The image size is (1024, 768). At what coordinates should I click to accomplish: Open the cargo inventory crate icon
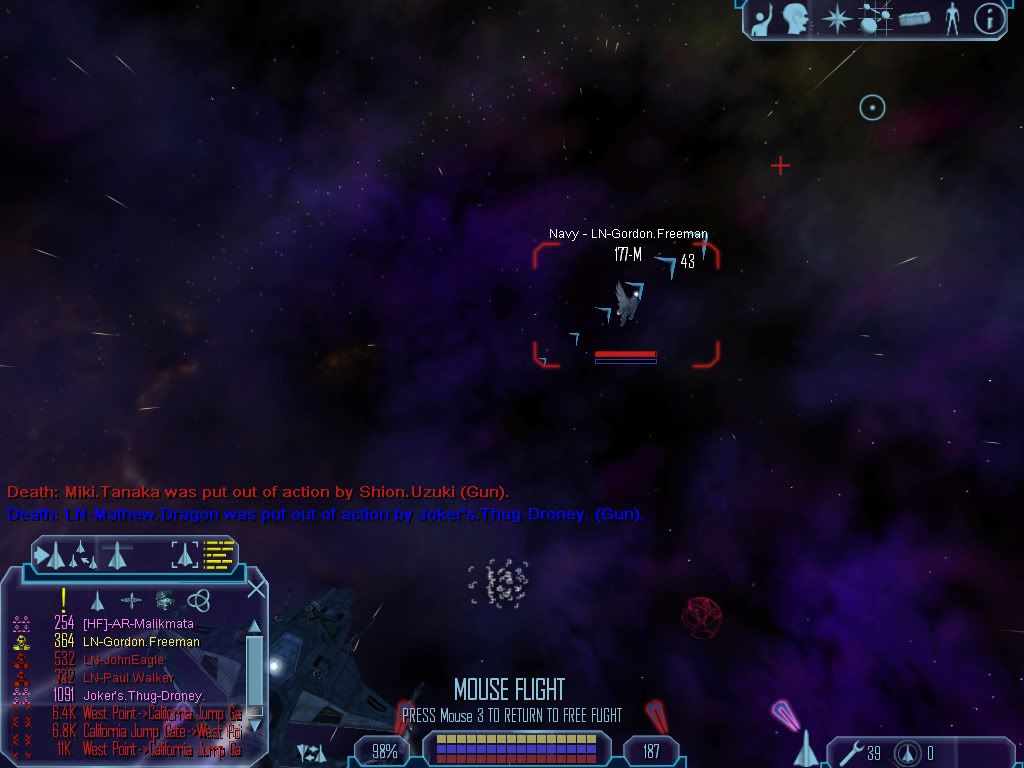[x=914, y=18]
